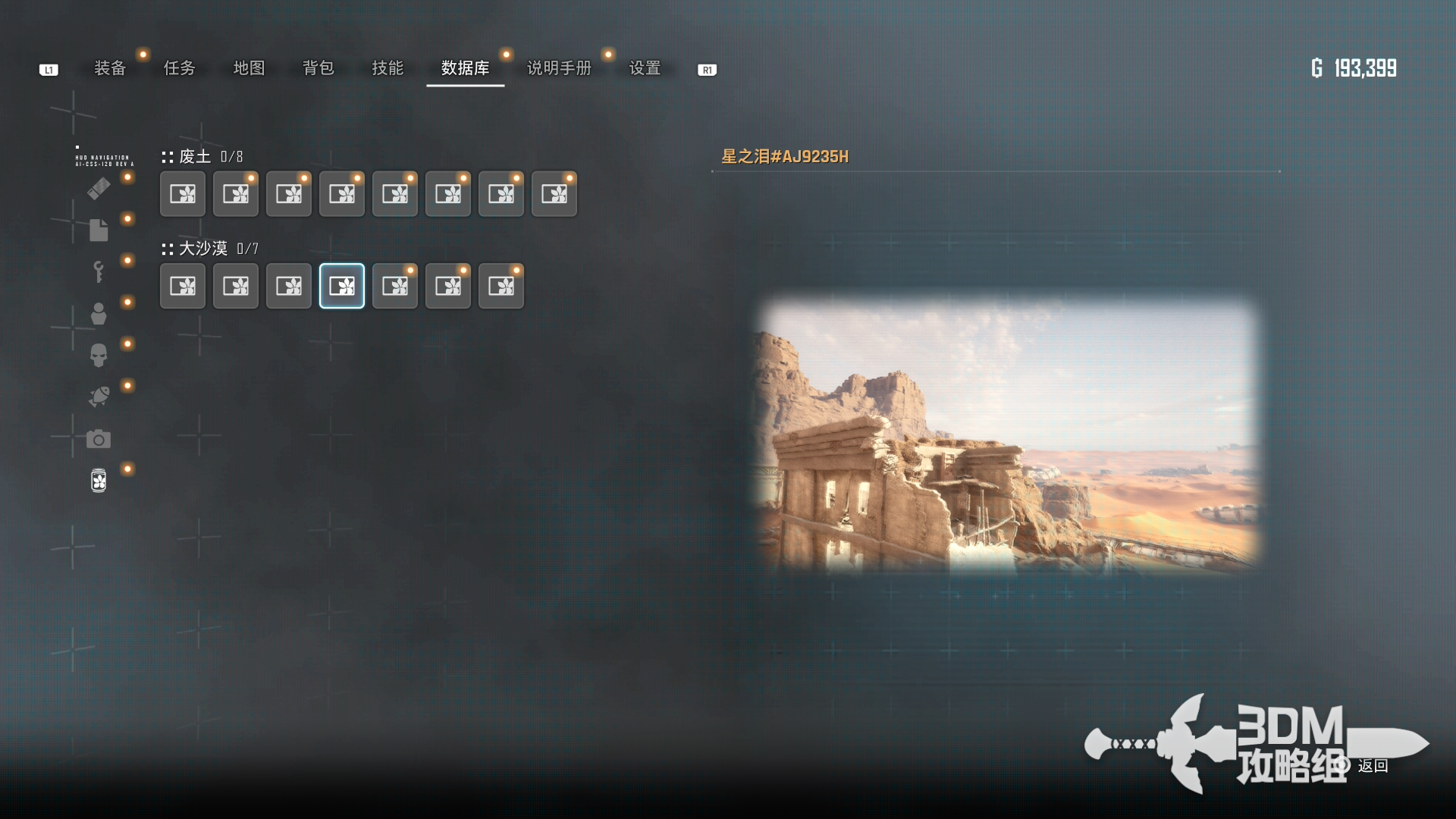Choose the drink can category icon
Image resolution: width=1456 pixels, height=819 pixels.
(x=99, y=480)
